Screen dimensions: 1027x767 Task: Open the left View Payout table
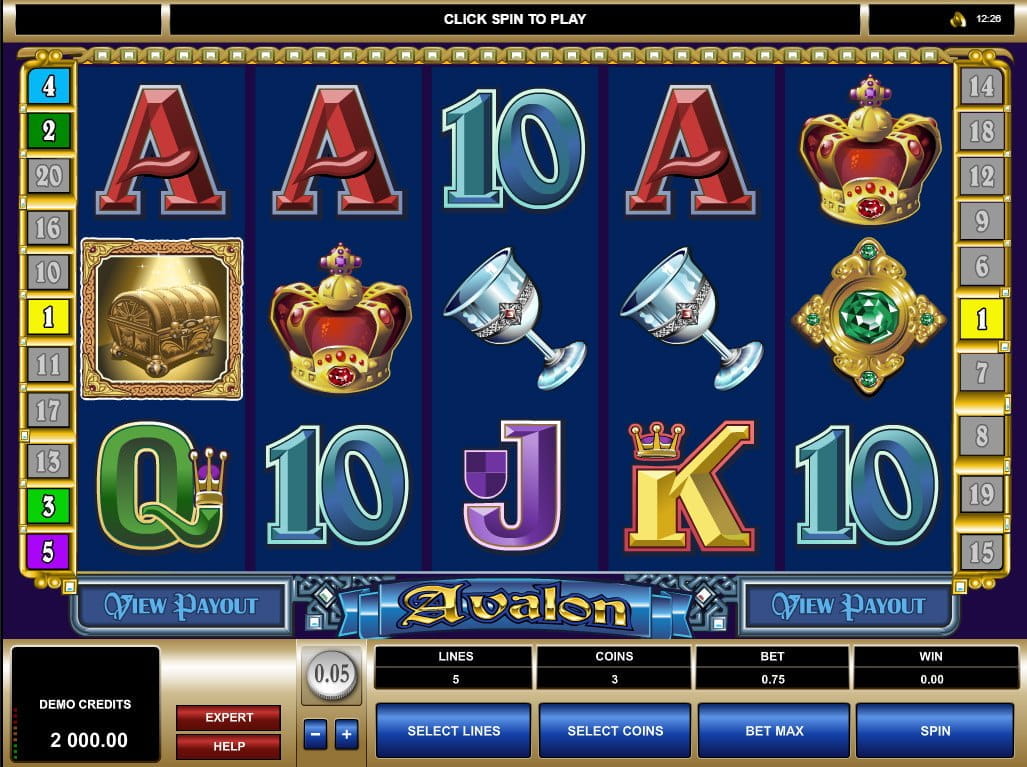pos(181,606)
